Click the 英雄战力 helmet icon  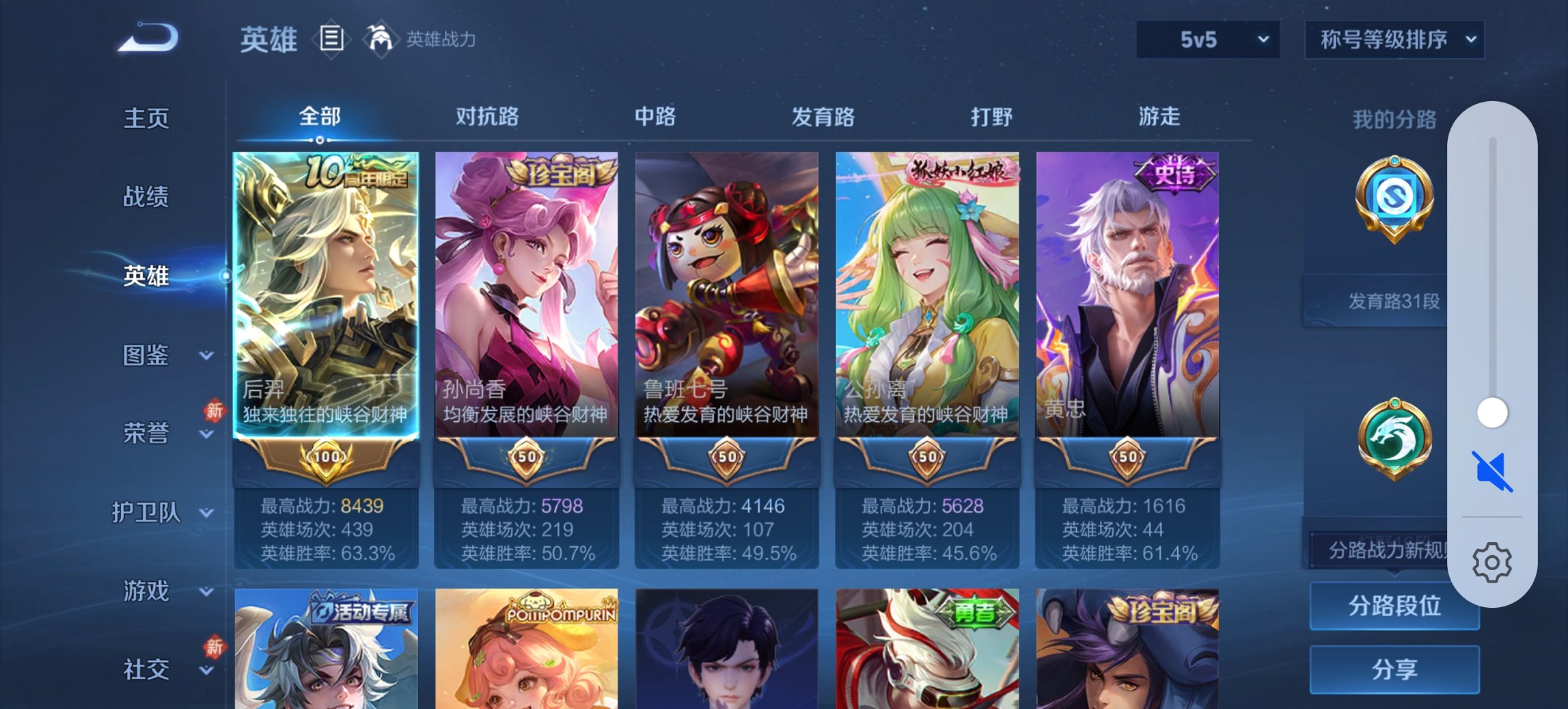tap(381, 38)
